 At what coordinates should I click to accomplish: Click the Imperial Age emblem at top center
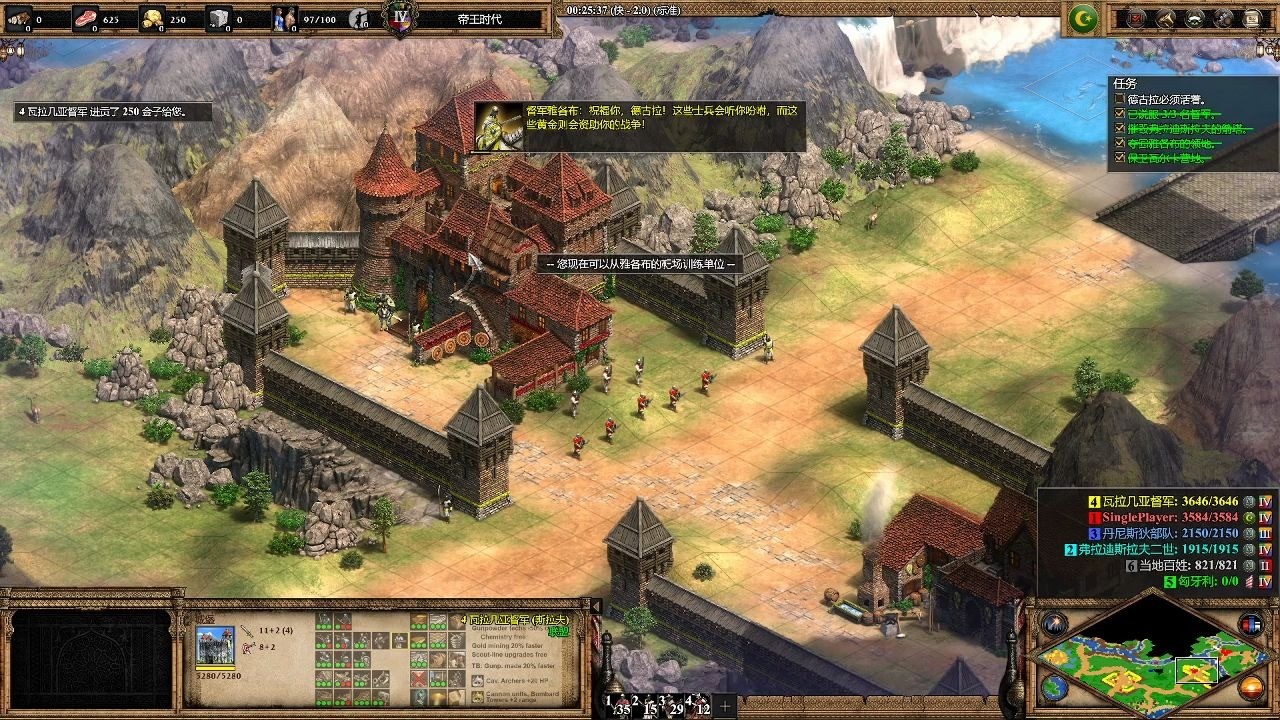(401, 18)
